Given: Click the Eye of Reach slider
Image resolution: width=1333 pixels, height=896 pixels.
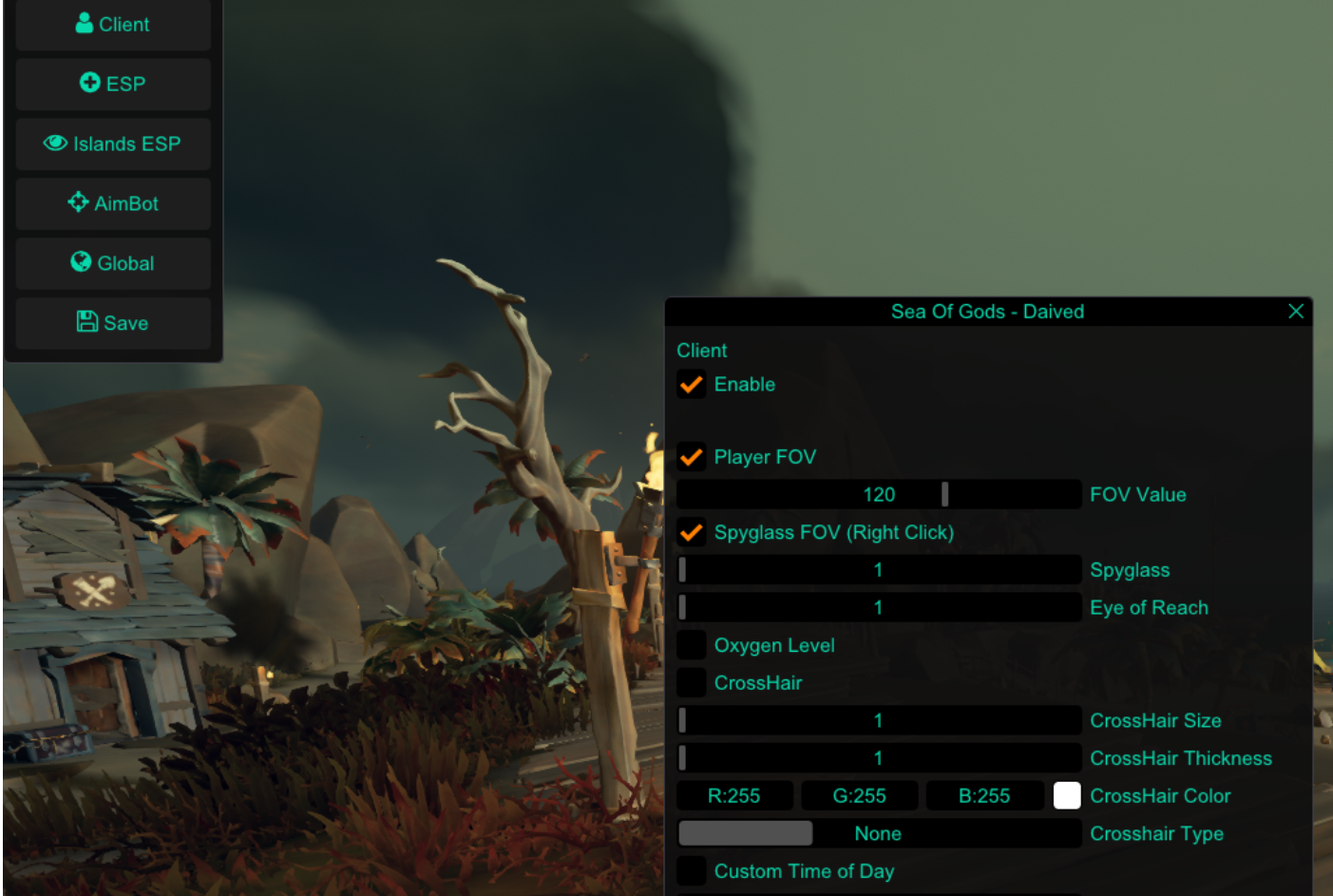Looking at the screenshot, I should (878, 607).
